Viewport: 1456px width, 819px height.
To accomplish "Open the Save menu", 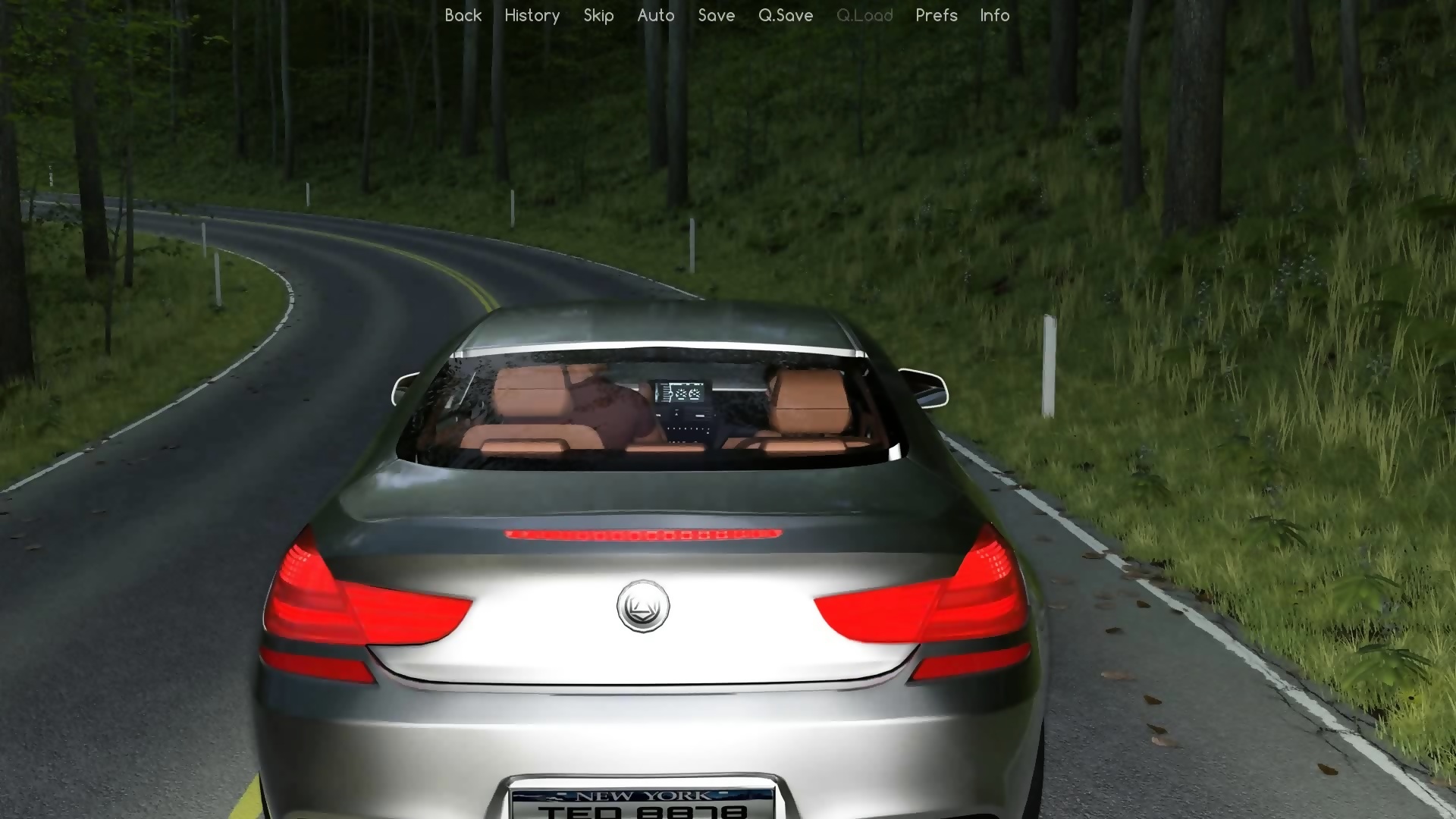I will (x=717, y=15).
